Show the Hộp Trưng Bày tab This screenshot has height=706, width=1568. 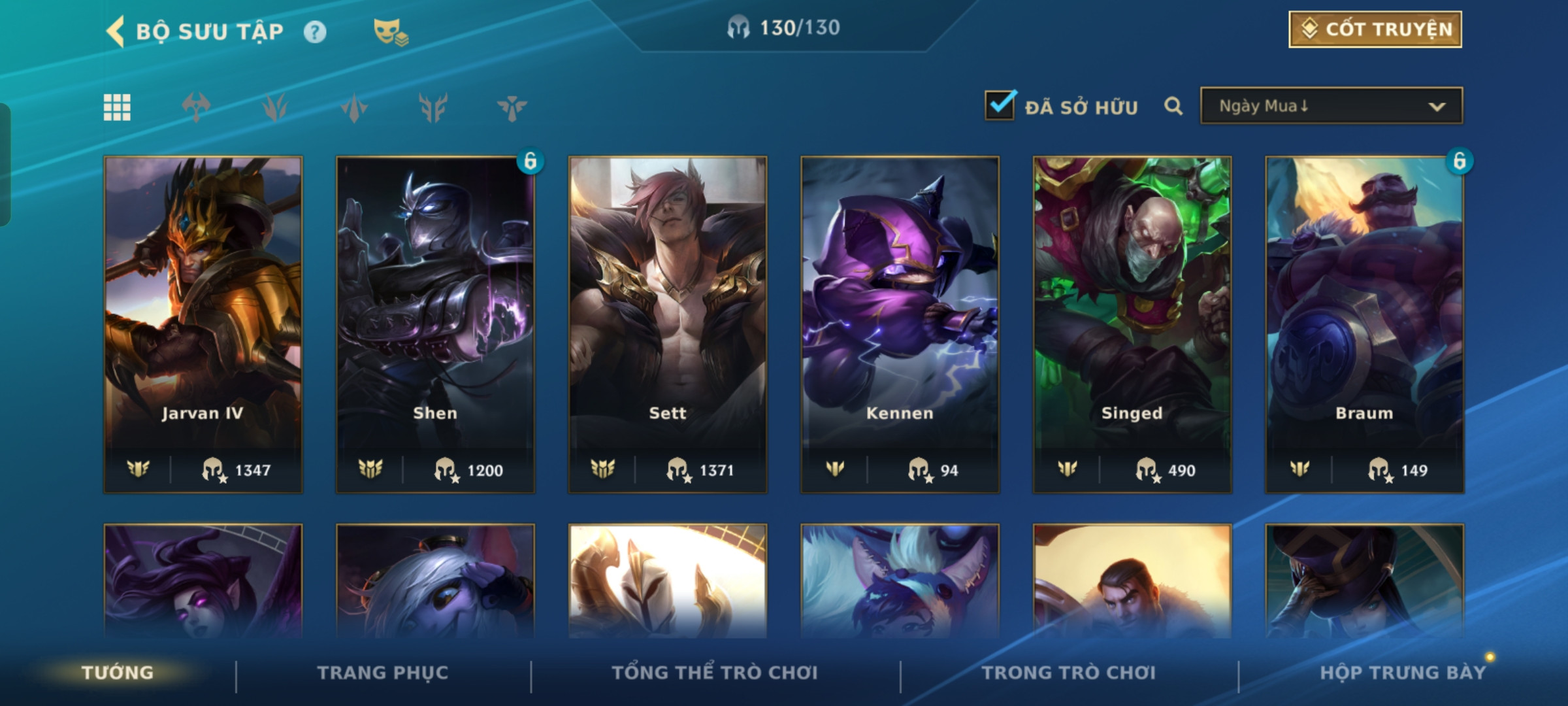tap(1403, 673)
